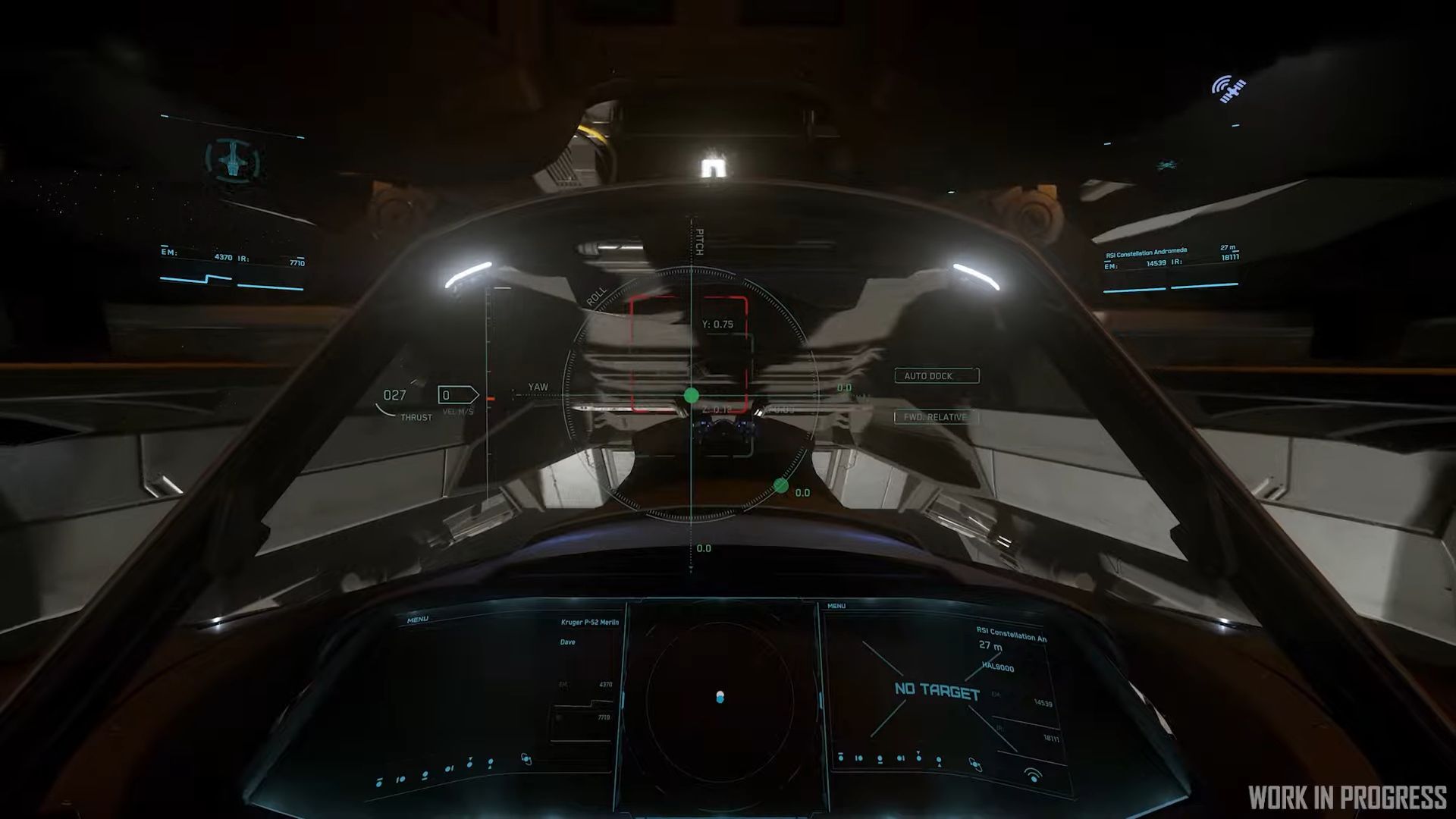
Task: Select the satellite comms icon
Action: point(1228,88)
